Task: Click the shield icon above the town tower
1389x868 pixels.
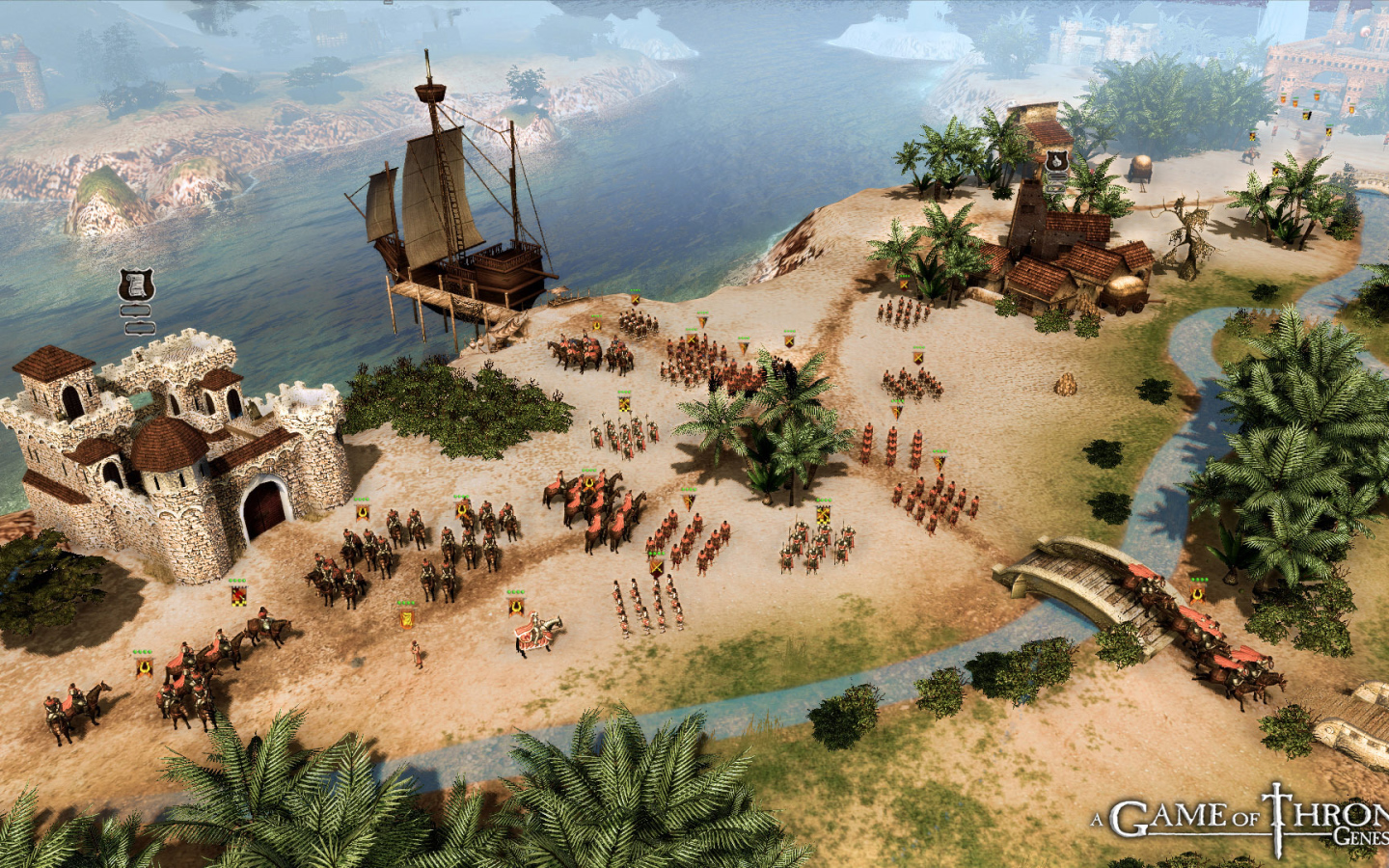Action: (x=1057, y=159)
